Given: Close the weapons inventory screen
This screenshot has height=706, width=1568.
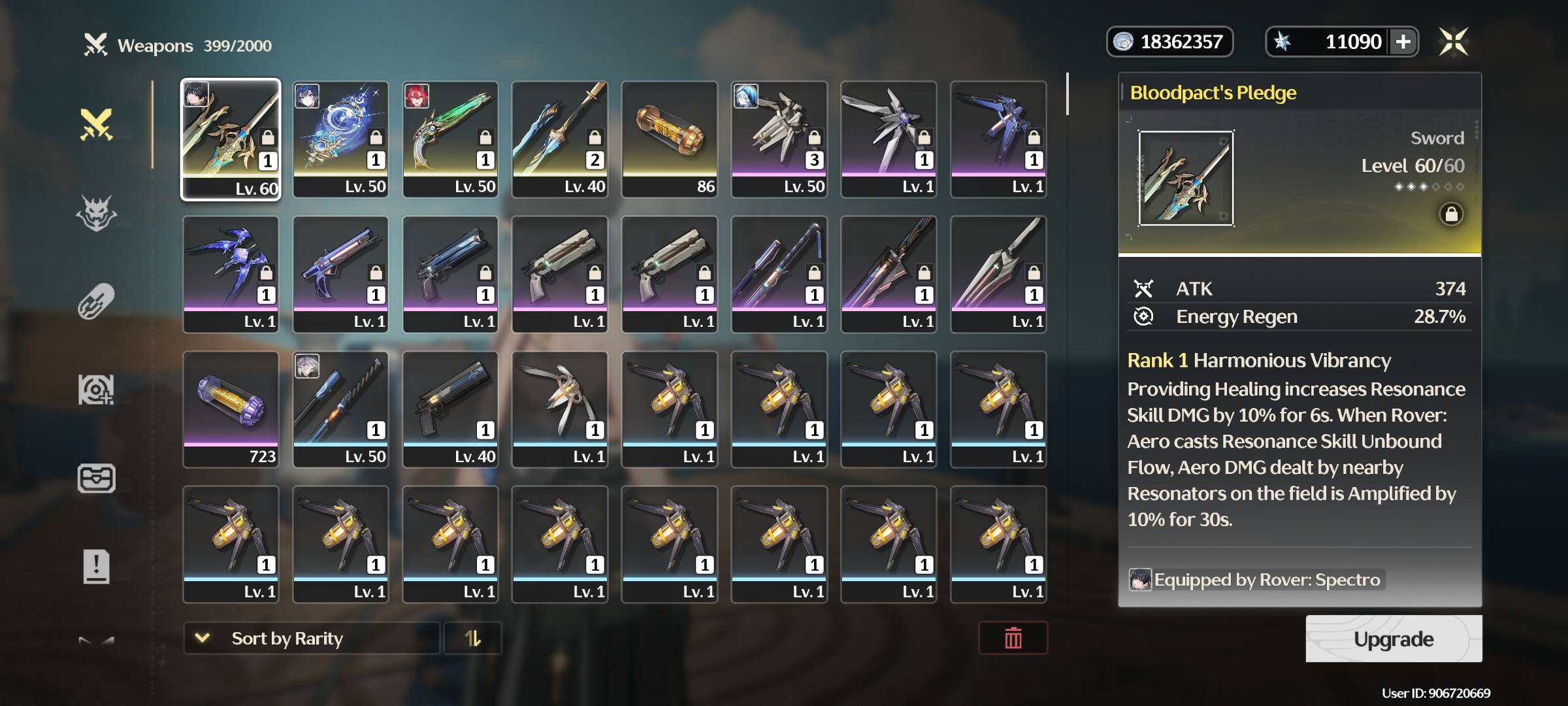Looking at the screenshot, I should (1454, 42).
